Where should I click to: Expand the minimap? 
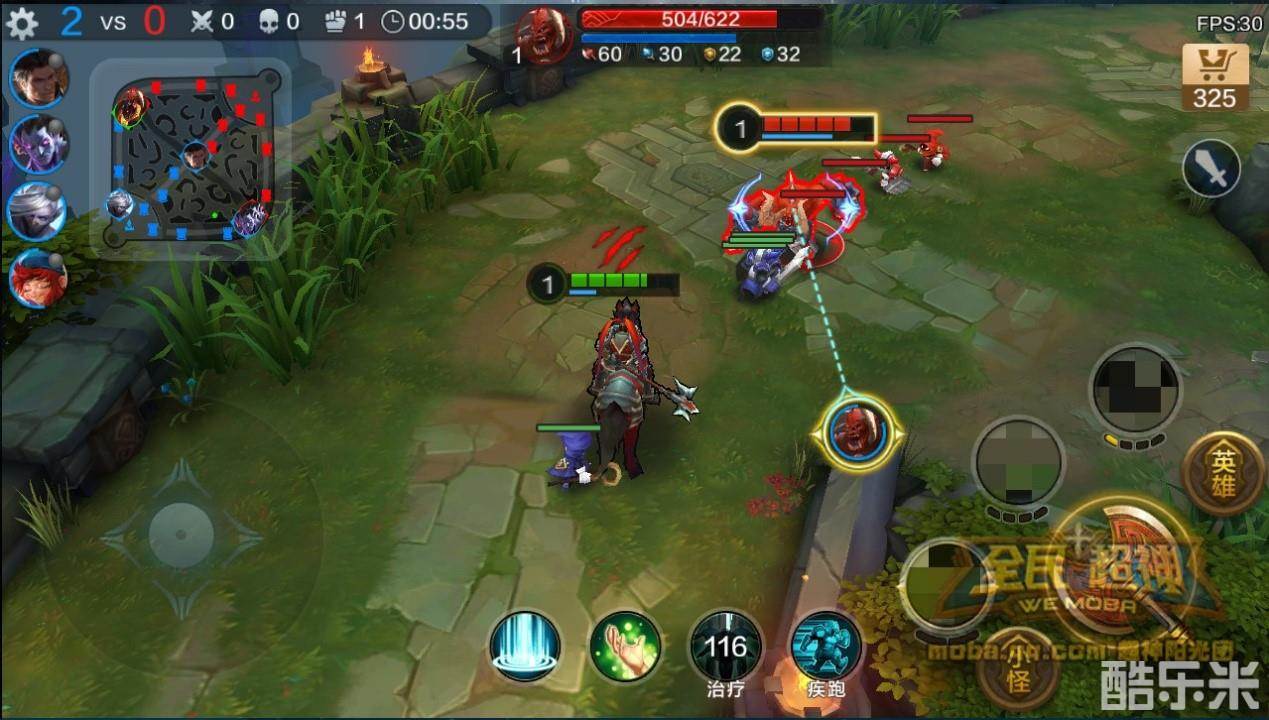tap(191, 157)
